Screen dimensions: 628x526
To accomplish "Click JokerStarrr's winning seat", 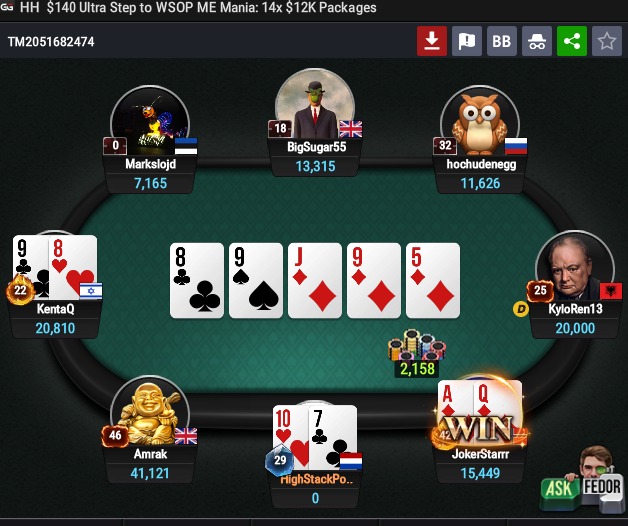I will (478, 423).
